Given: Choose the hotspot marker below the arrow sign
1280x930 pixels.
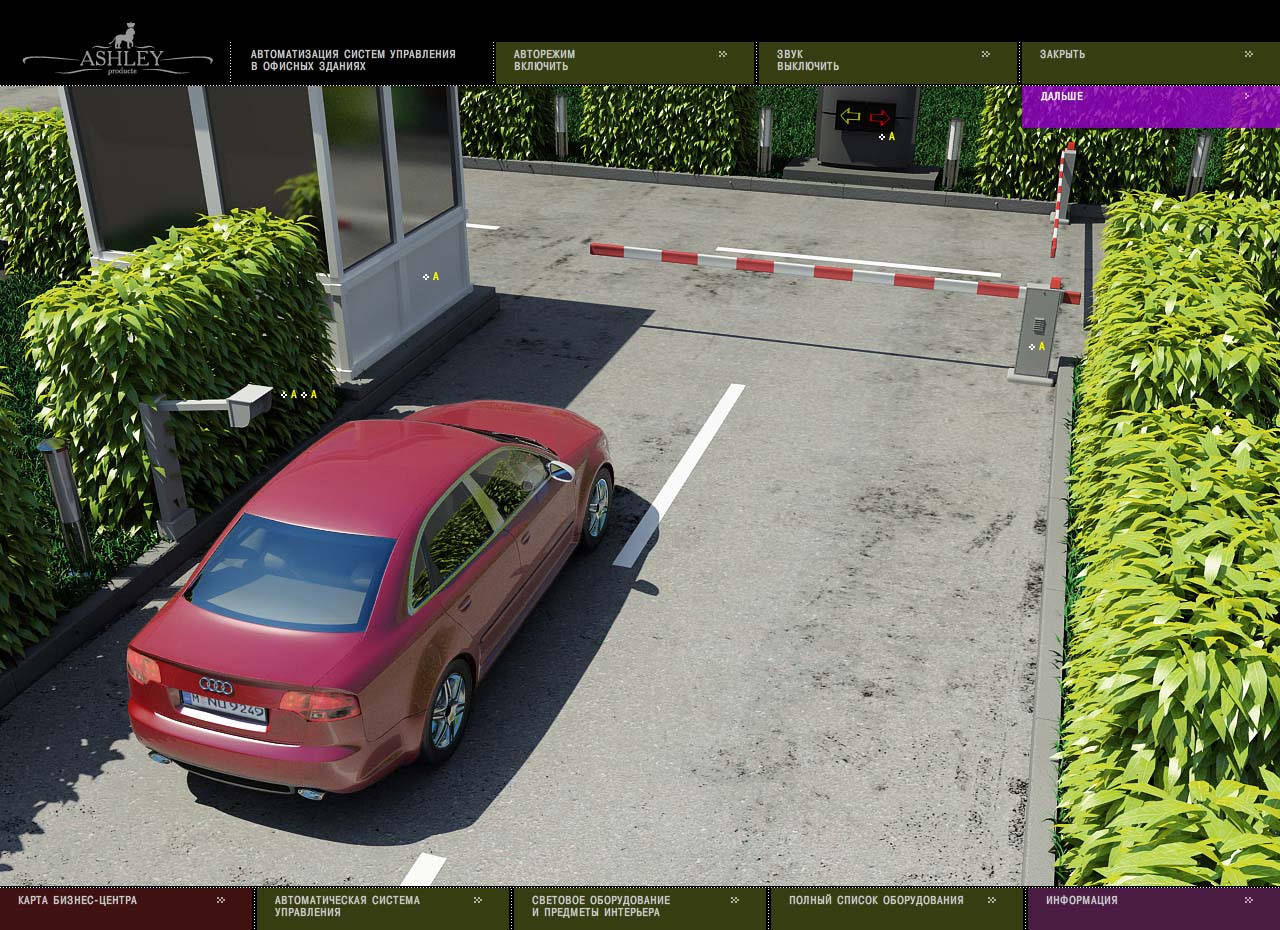Looking at the screenshot, I should pyautogui.click(x=887, y=137).
